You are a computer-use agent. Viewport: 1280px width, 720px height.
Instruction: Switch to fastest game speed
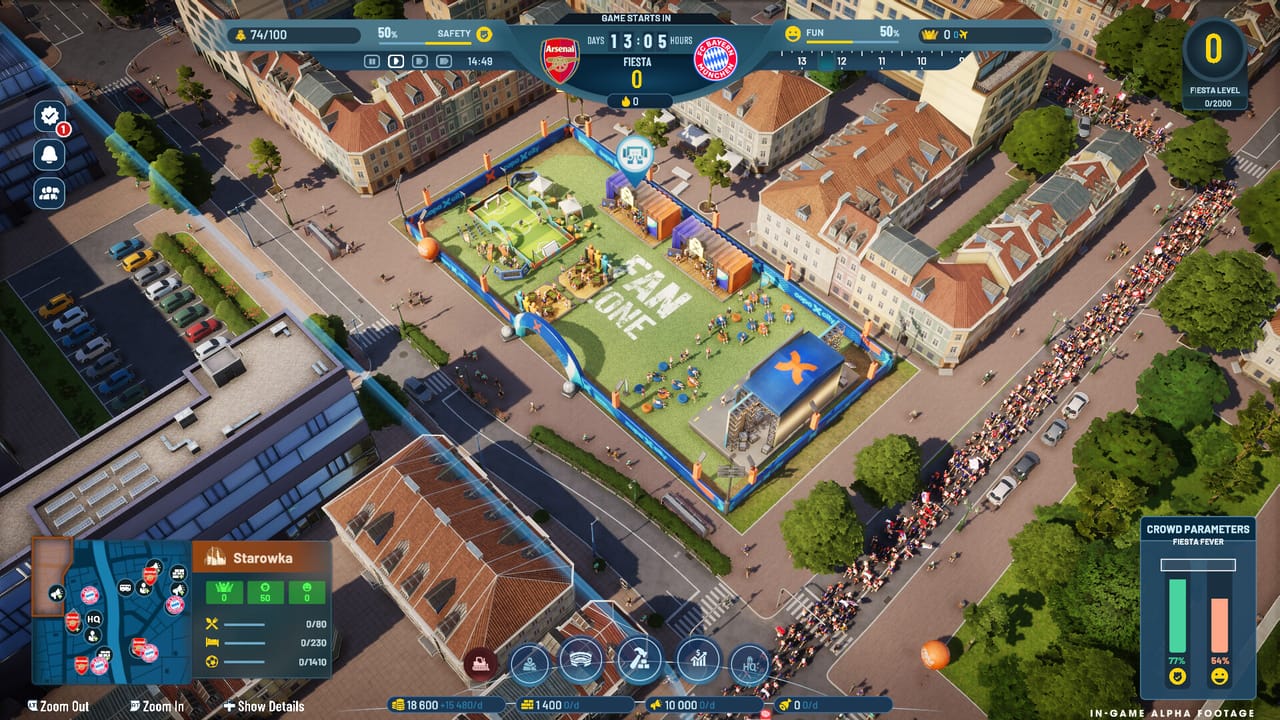click(443, 60)
